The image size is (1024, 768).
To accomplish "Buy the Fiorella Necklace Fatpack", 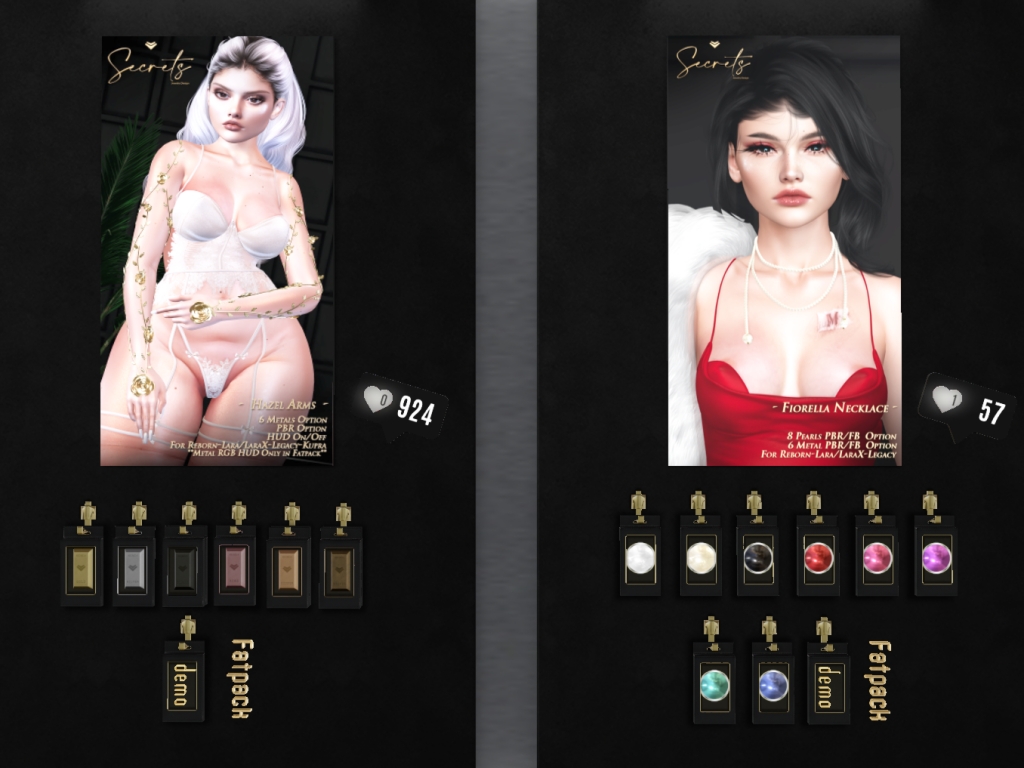I will [x=879, y=680].
